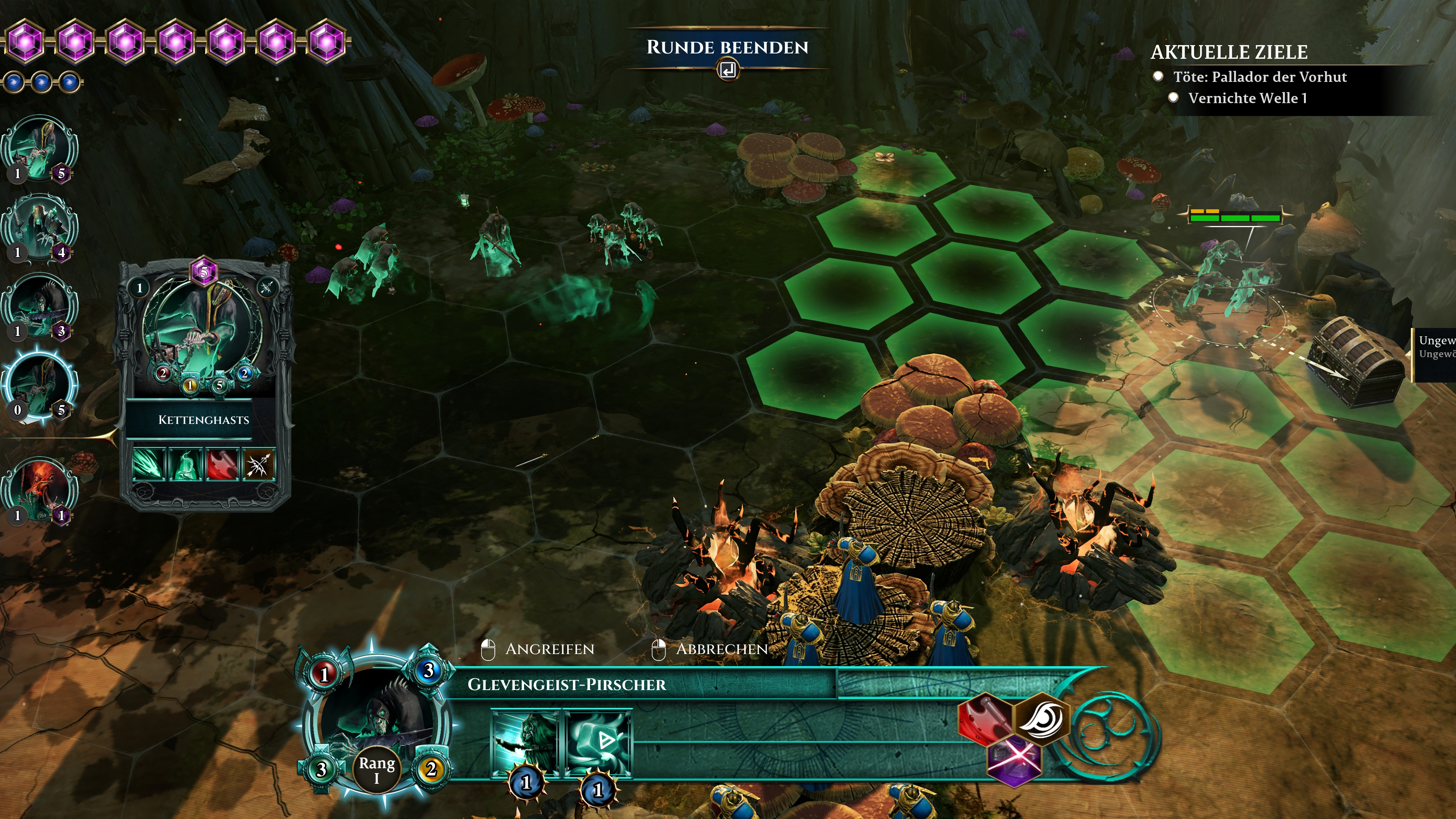
Task: Inspect green claw slash ability on Kettenghasts card
Action: (x=149, y=464)
